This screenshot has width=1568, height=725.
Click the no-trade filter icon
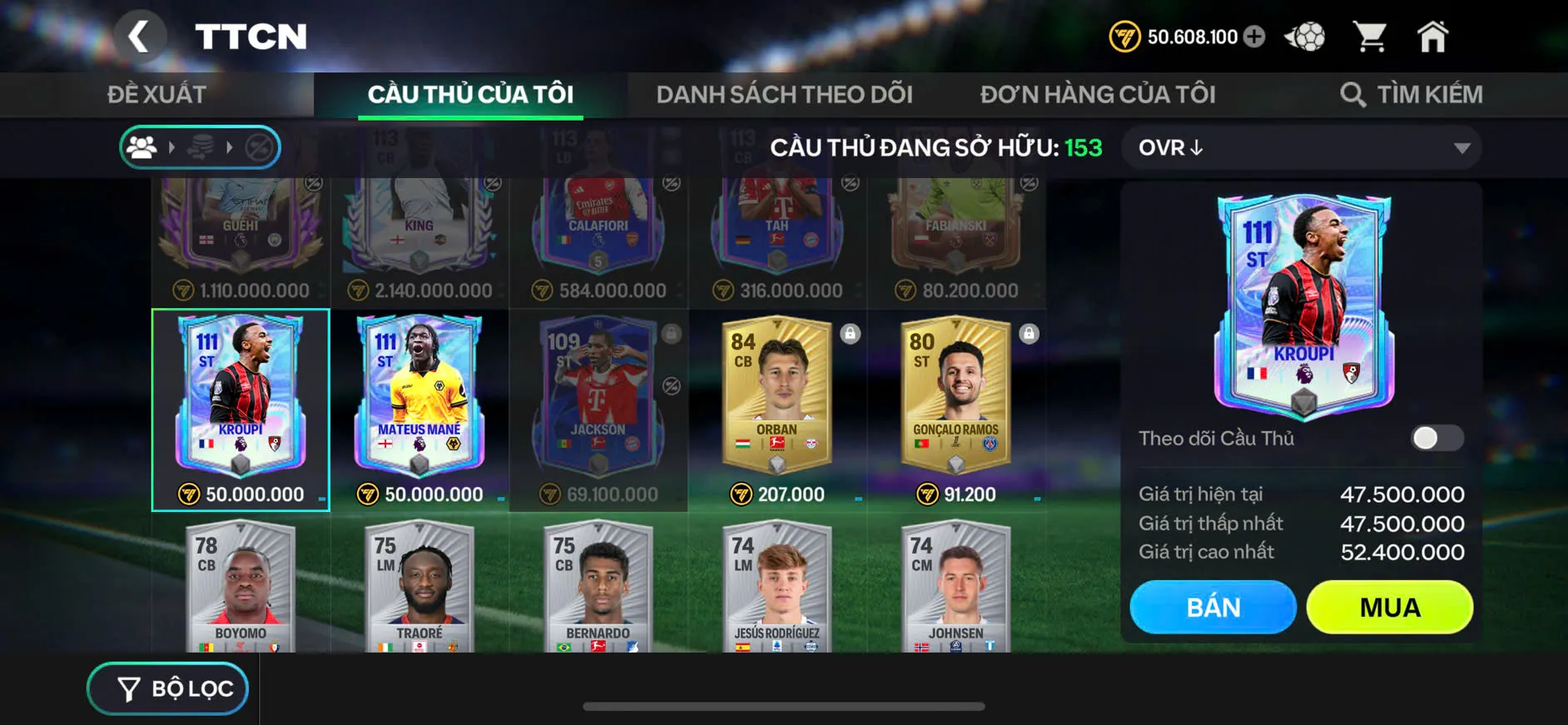click(259, 147)
